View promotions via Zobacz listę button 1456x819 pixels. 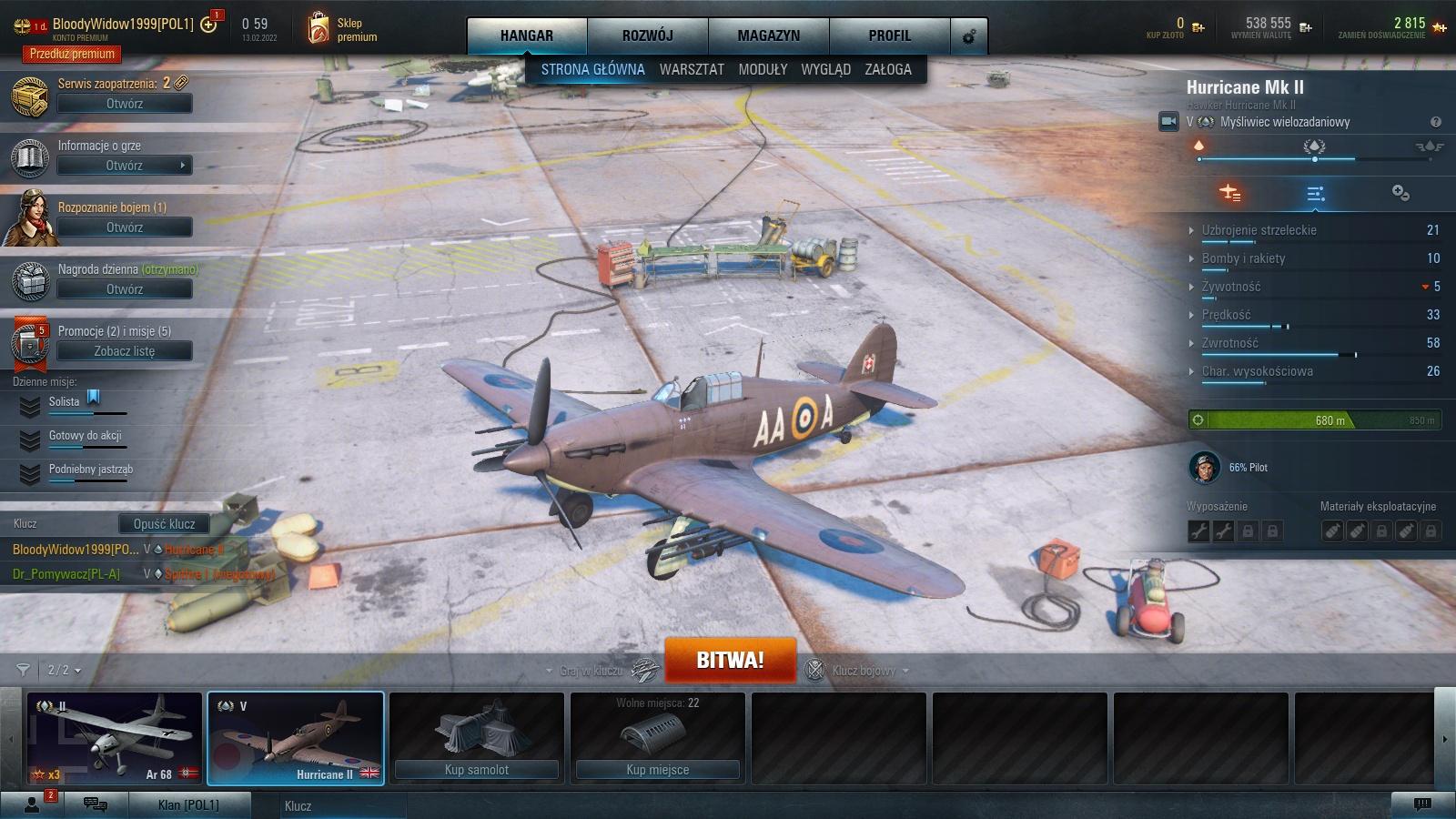point(125,351)
